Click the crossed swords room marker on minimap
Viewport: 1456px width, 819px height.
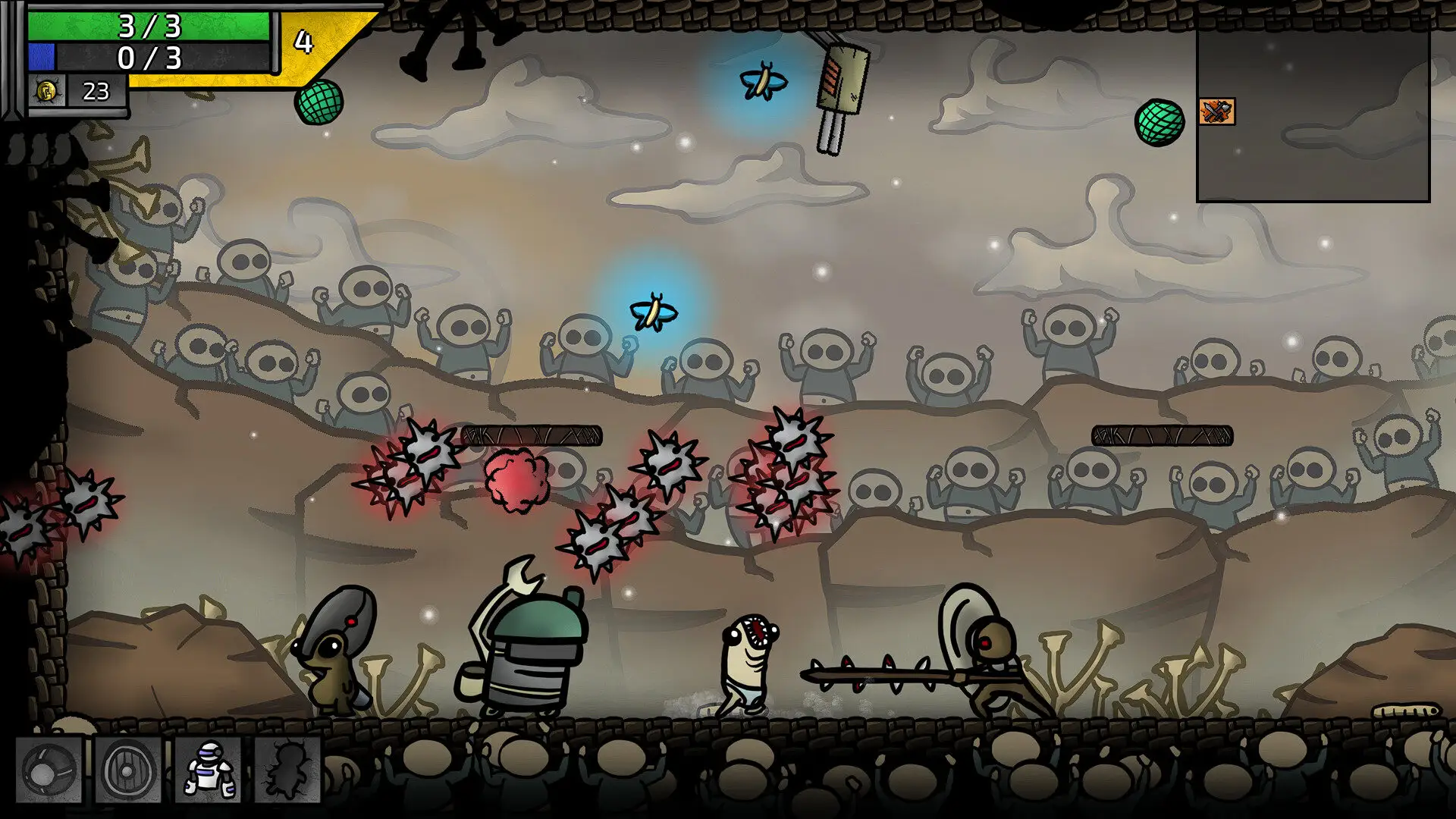[x=1216, y=112]
